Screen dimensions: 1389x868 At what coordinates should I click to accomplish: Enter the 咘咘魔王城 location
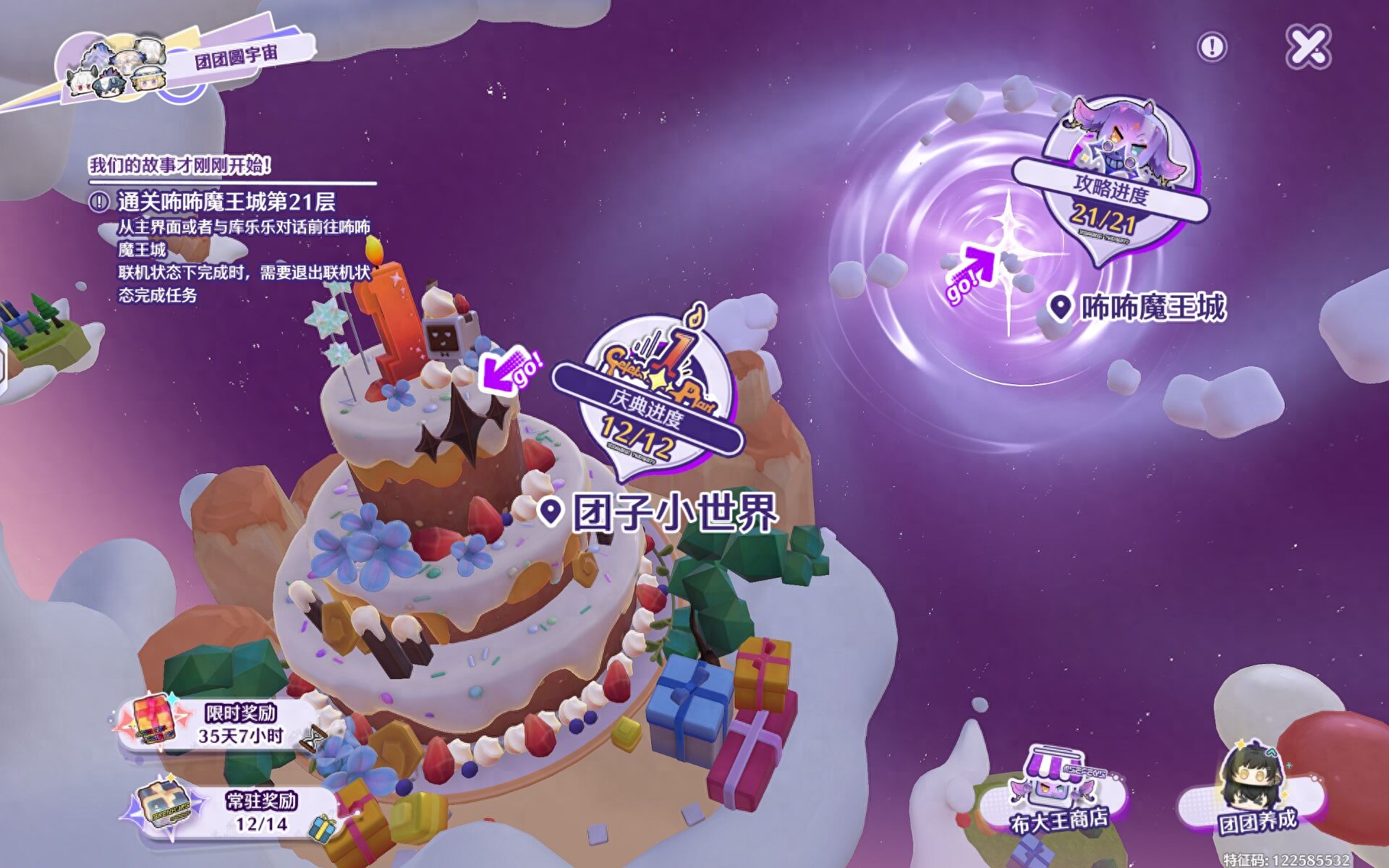tap(1152, 307)
